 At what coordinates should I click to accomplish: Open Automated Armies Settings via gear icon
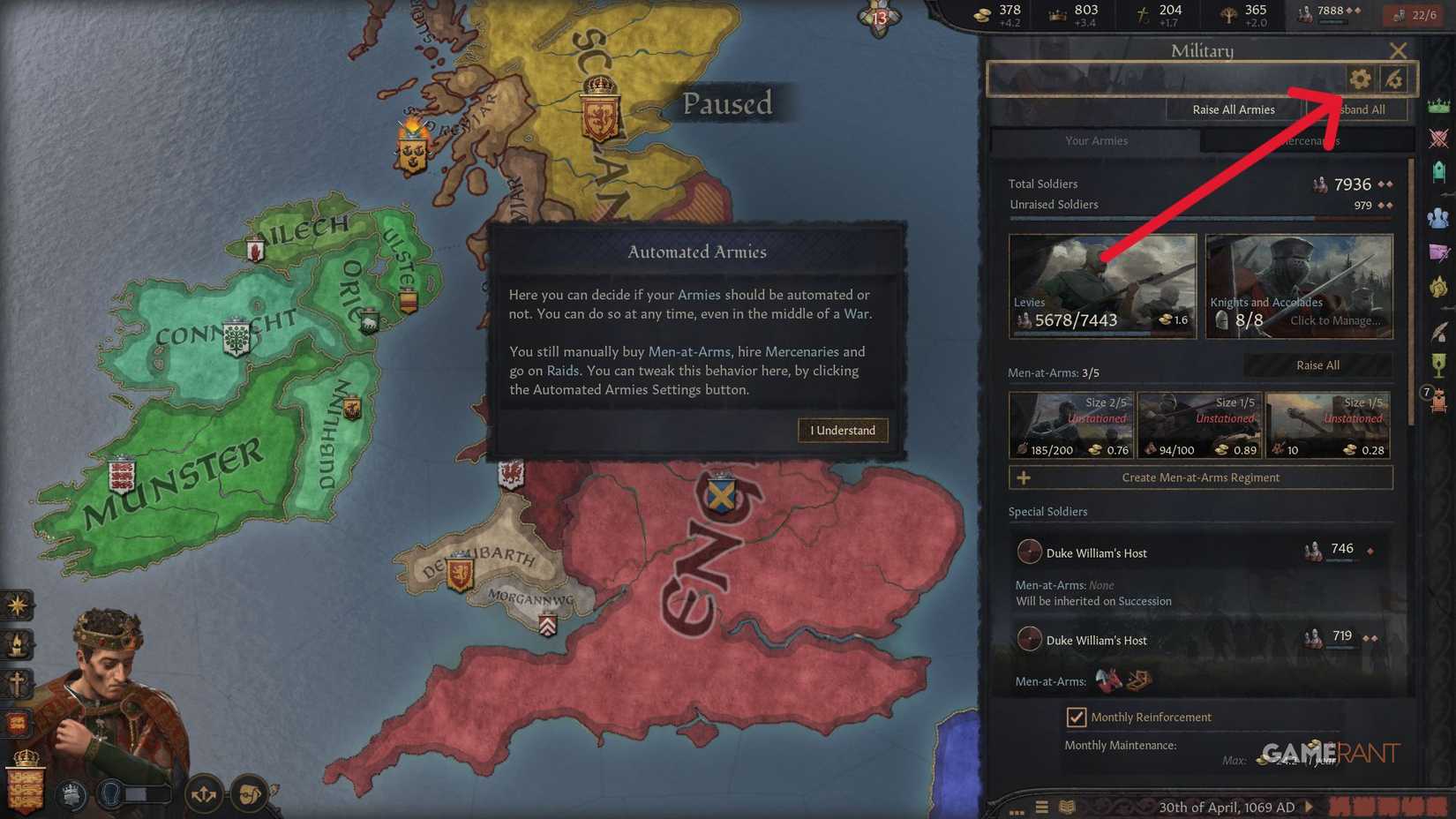pos(1359,79)
